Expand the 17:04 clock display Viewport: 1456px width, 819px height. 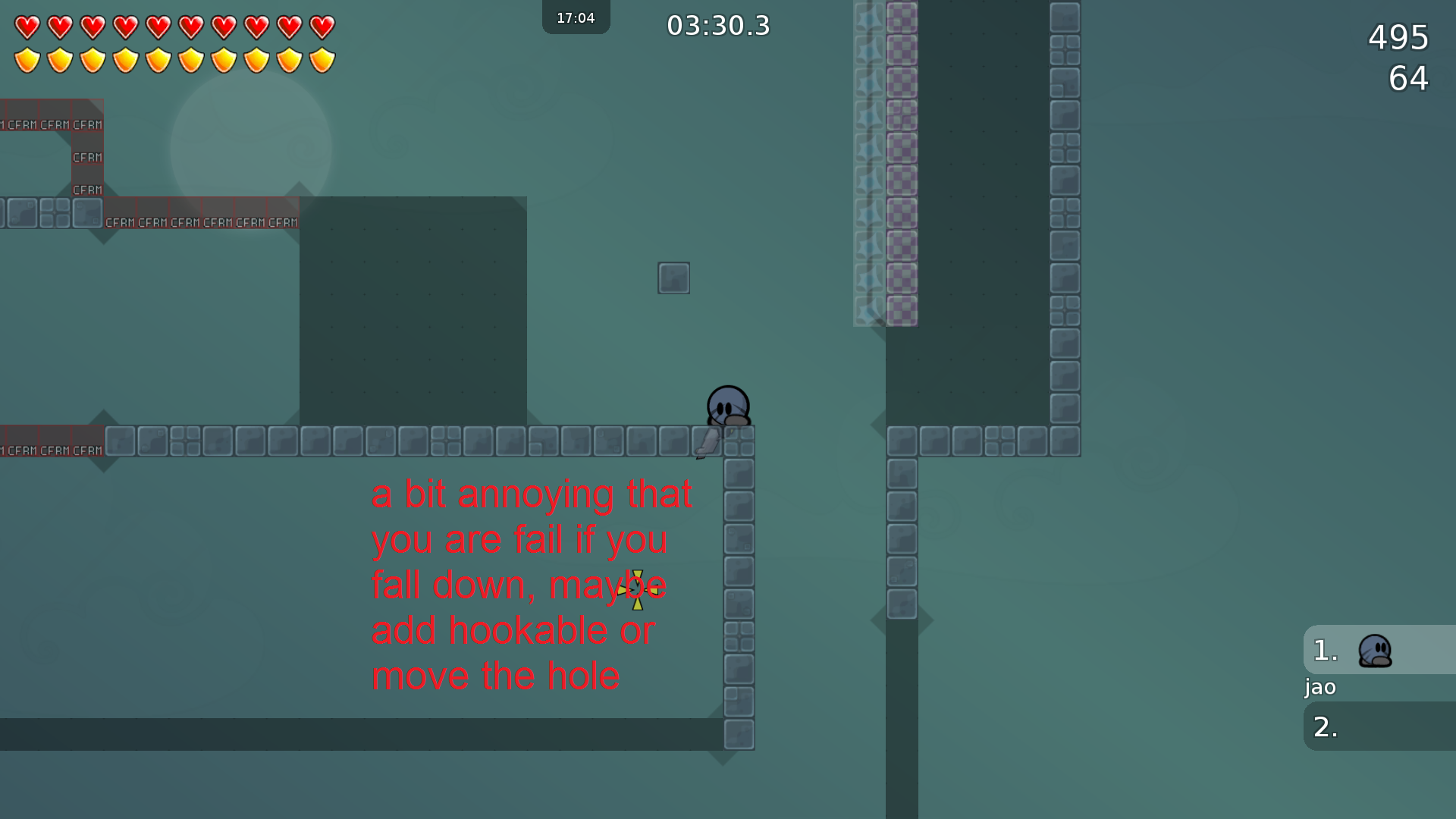(576, 17)
